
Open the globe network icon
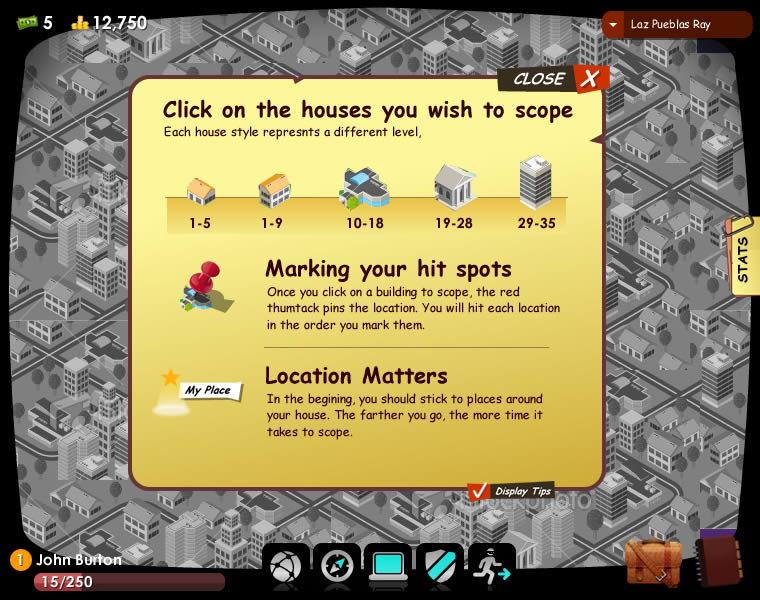coord(285,567)
